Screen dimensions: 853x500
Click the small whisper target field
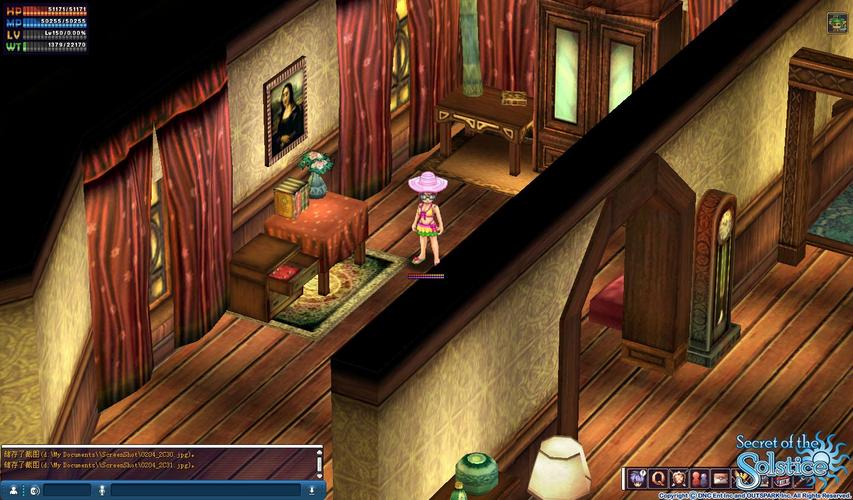(66, 490)
